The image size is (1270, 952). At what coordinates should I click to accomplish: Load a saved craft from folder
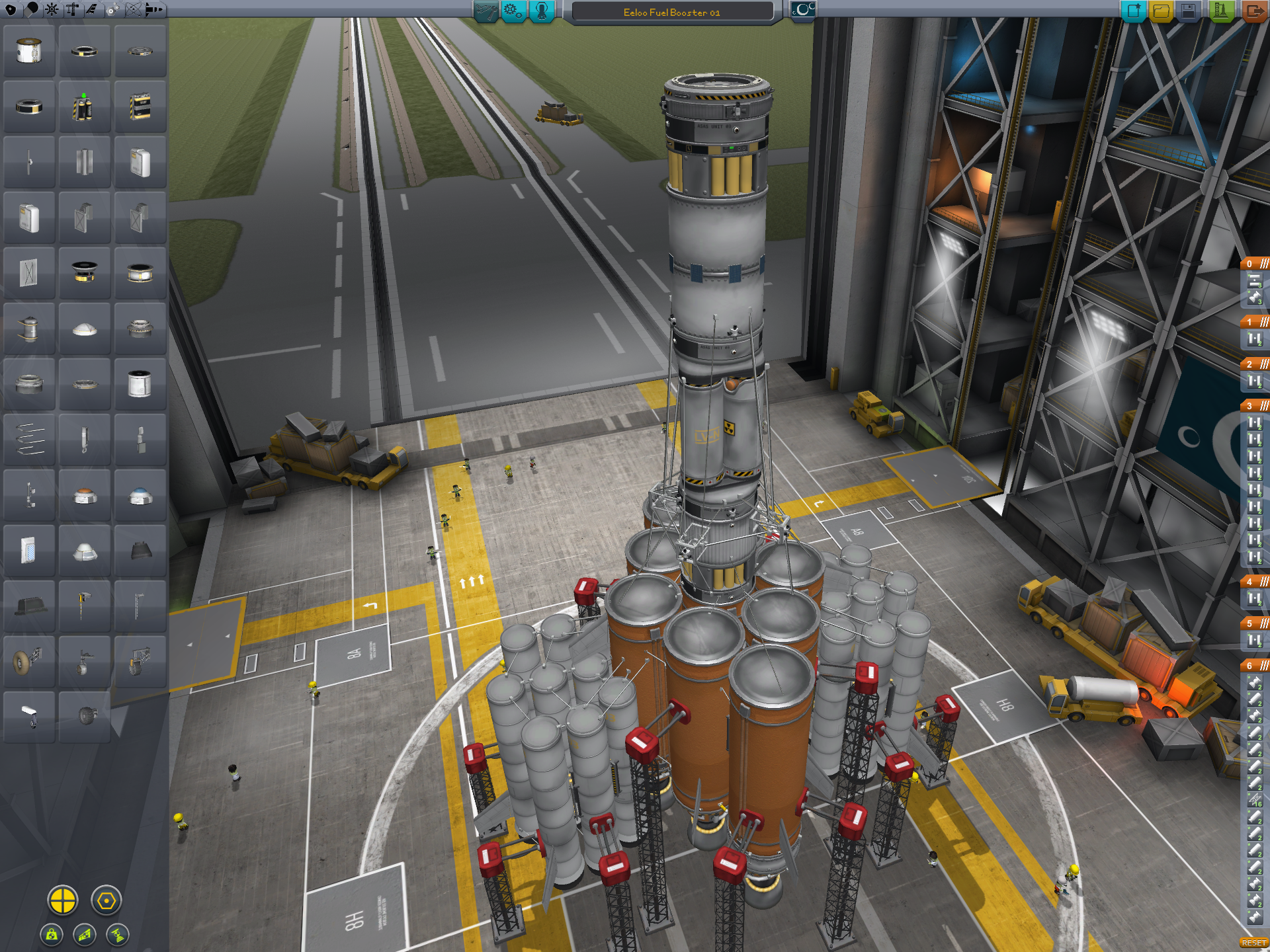[x=1161, y=11]
